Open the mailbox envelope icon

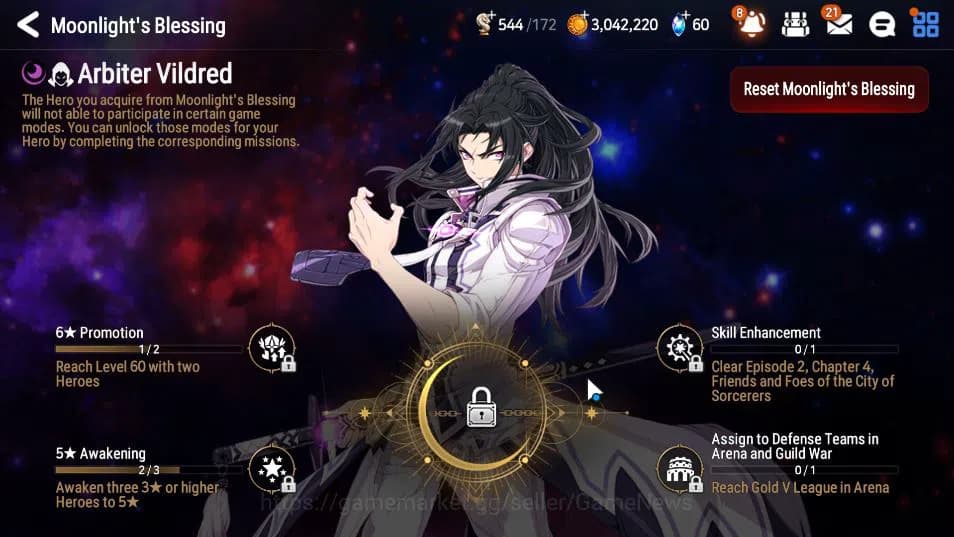[838, 24]
